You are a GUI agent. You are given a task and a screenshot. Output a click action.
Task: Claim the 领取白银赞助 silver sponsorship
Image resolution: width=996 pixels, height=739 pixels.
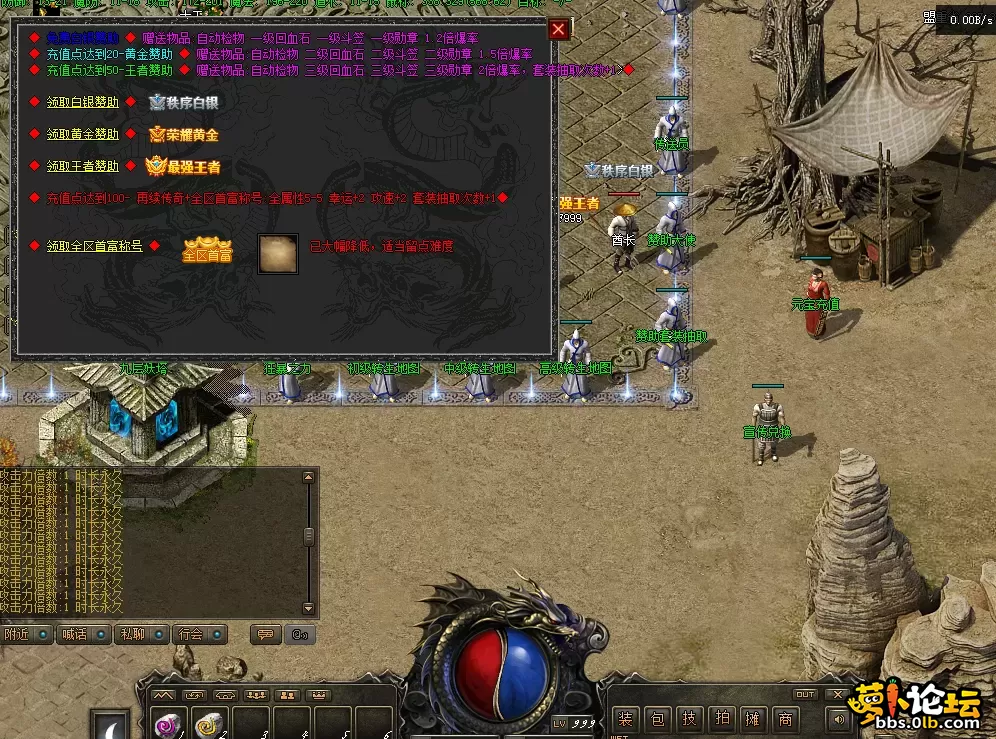83,102
